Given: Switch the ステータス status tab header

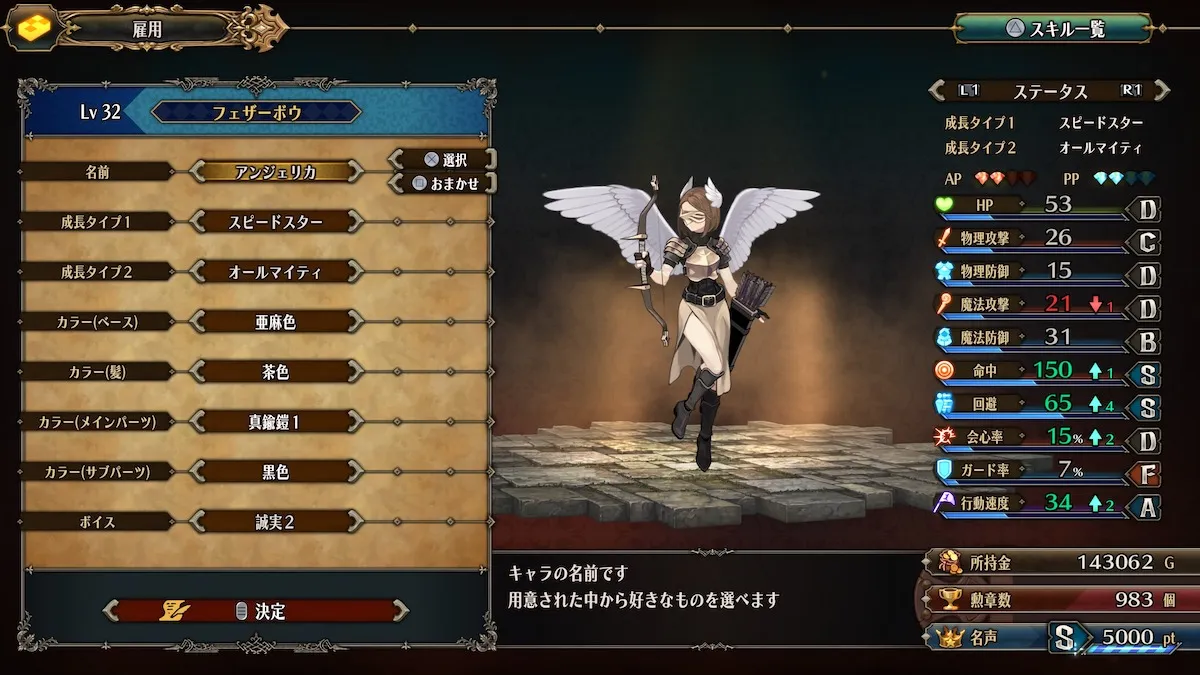Looking at the screenshot, I should click(x=1050, y=91).
